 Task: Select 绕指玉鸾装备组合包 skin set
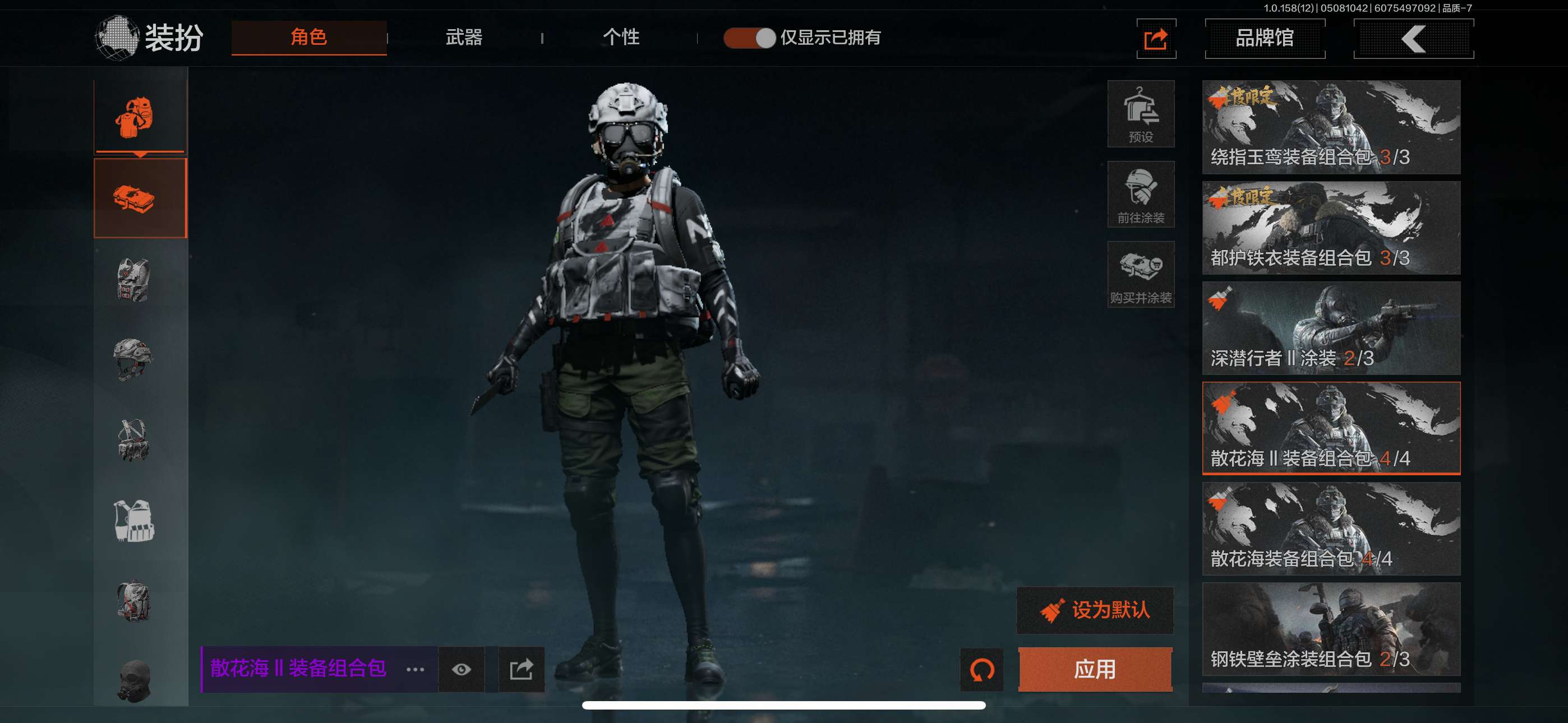pyautogui.click(x=1331, y=127)
